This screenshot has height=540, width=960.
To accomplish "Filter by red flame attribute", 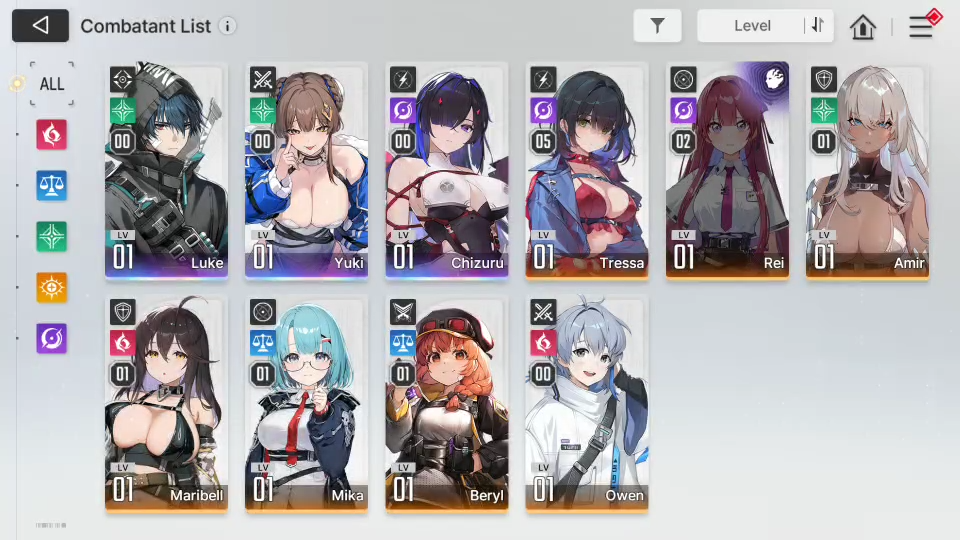I will coord(51,134).
